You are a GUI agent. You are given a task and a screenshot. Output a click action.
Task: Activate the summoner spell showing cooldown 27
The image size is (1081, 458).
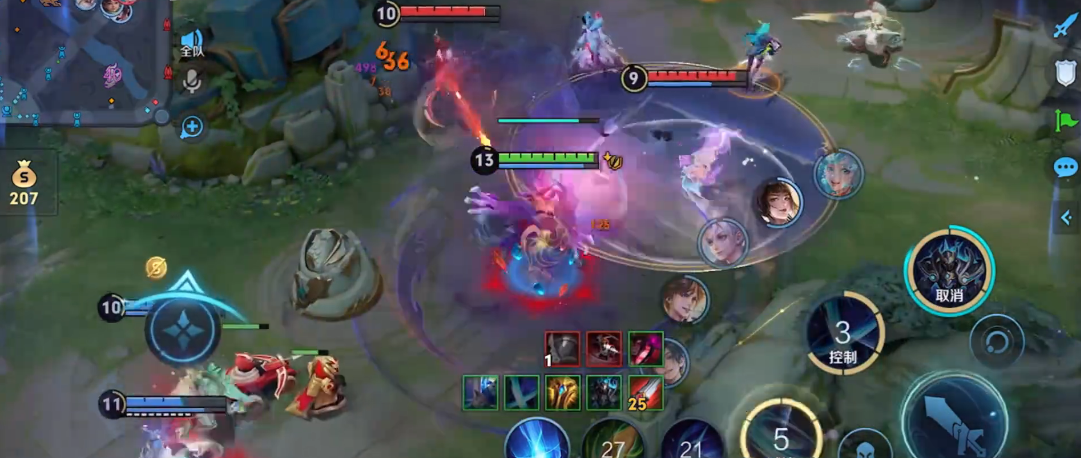tap(612, 442)
